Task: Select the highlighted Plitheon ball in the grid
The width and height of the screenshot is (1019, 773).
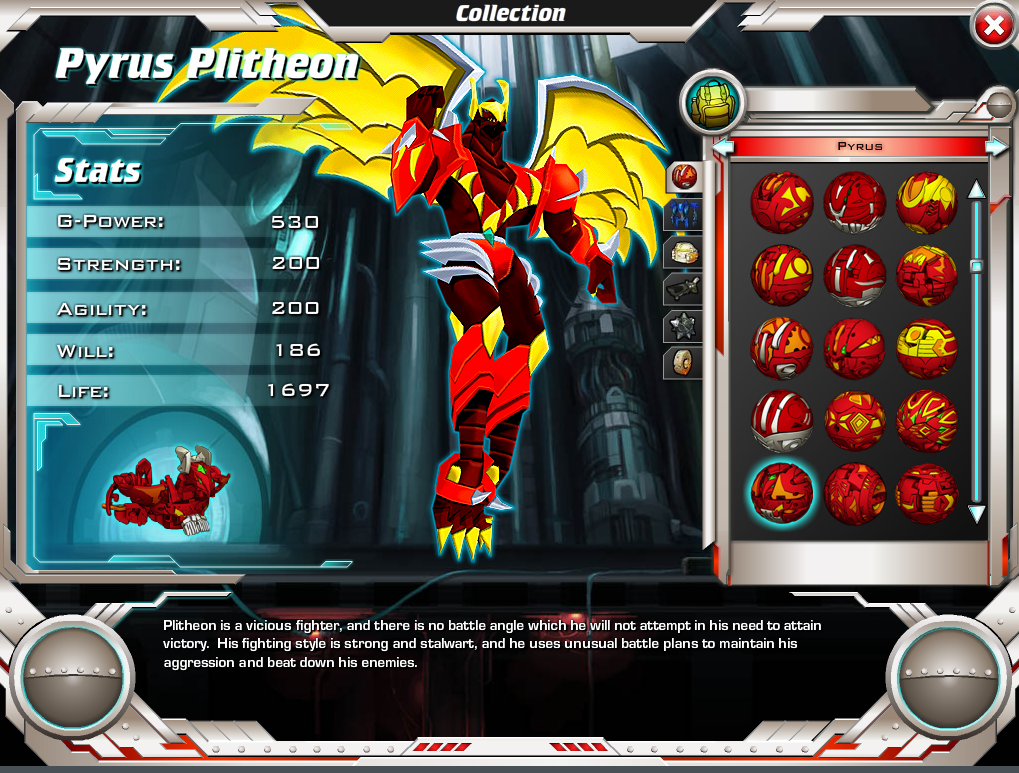Action: tap(782, 492)
